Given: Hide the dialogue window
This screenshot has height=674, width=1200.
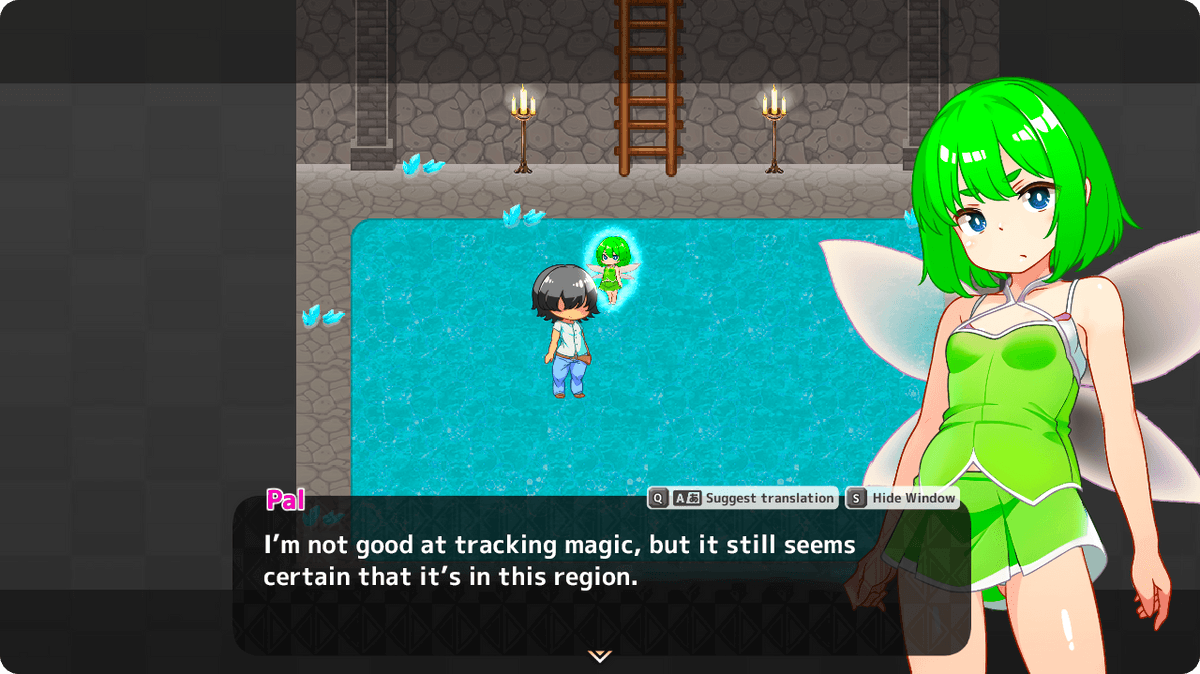Looking at the screenshot, I should pos(902,498).
